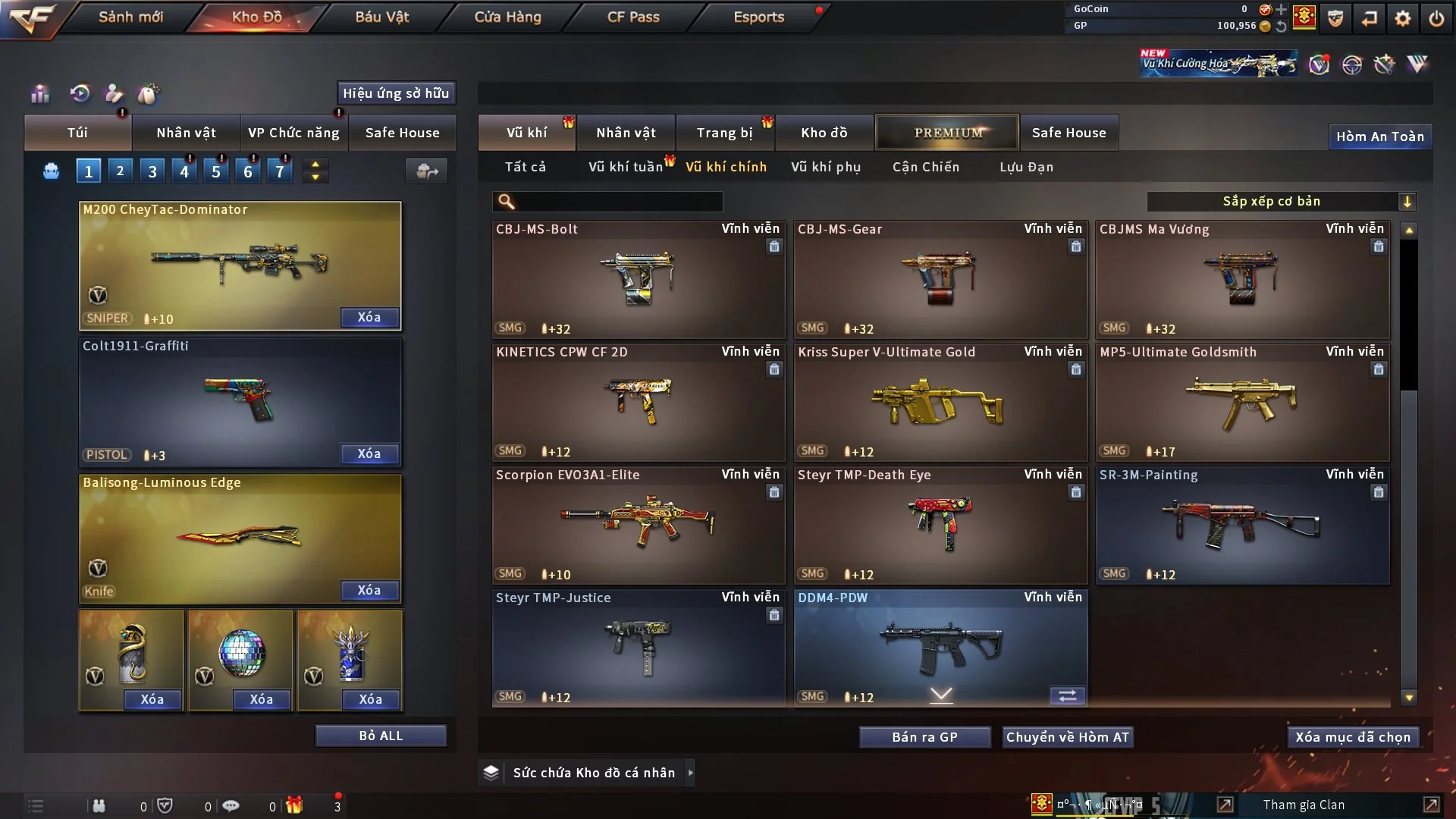
Task: Move item via Chuyển về Hòm AT
Action: 1068,737
